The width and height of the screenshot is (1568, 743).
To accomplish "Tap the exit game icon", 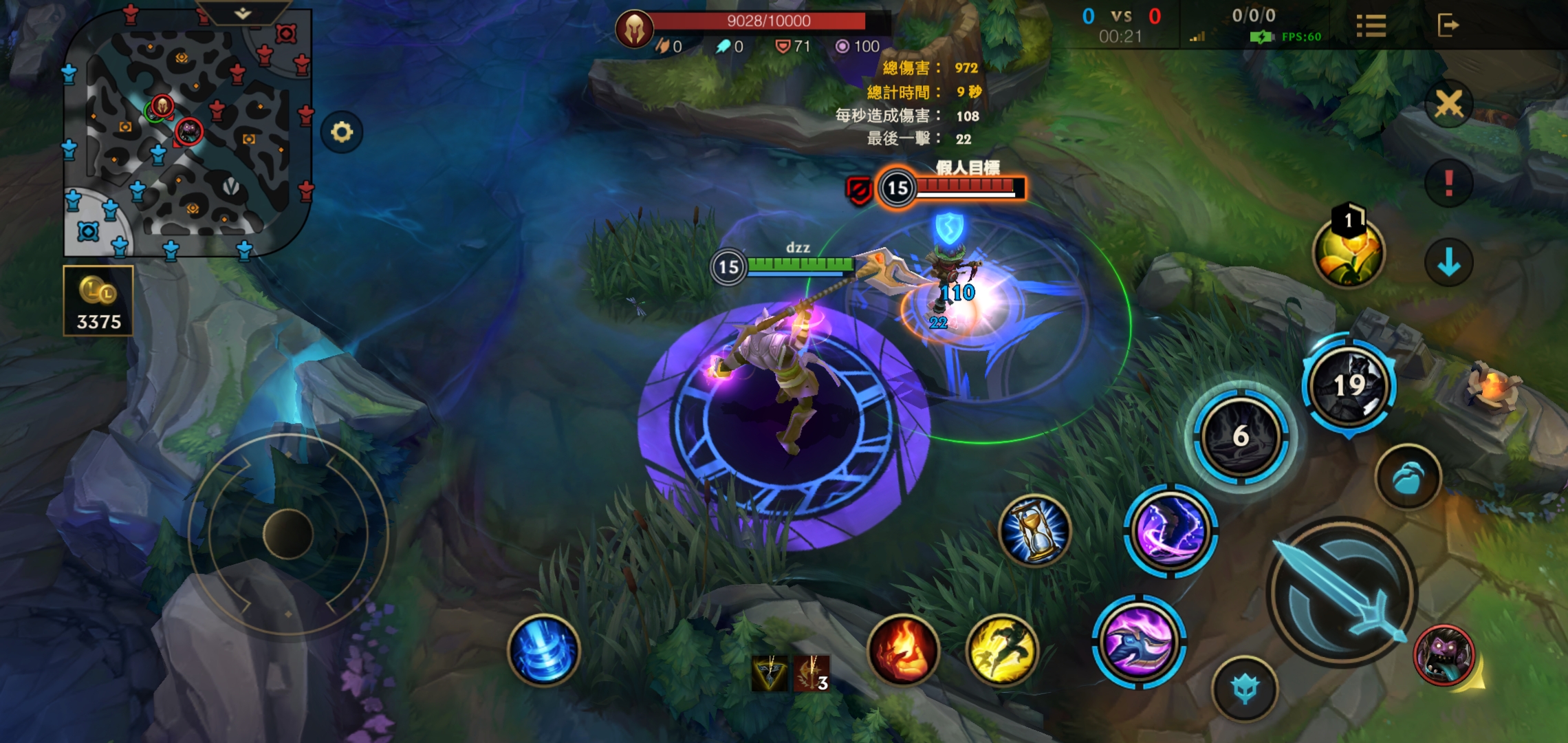I will (x=1448, y=25).
